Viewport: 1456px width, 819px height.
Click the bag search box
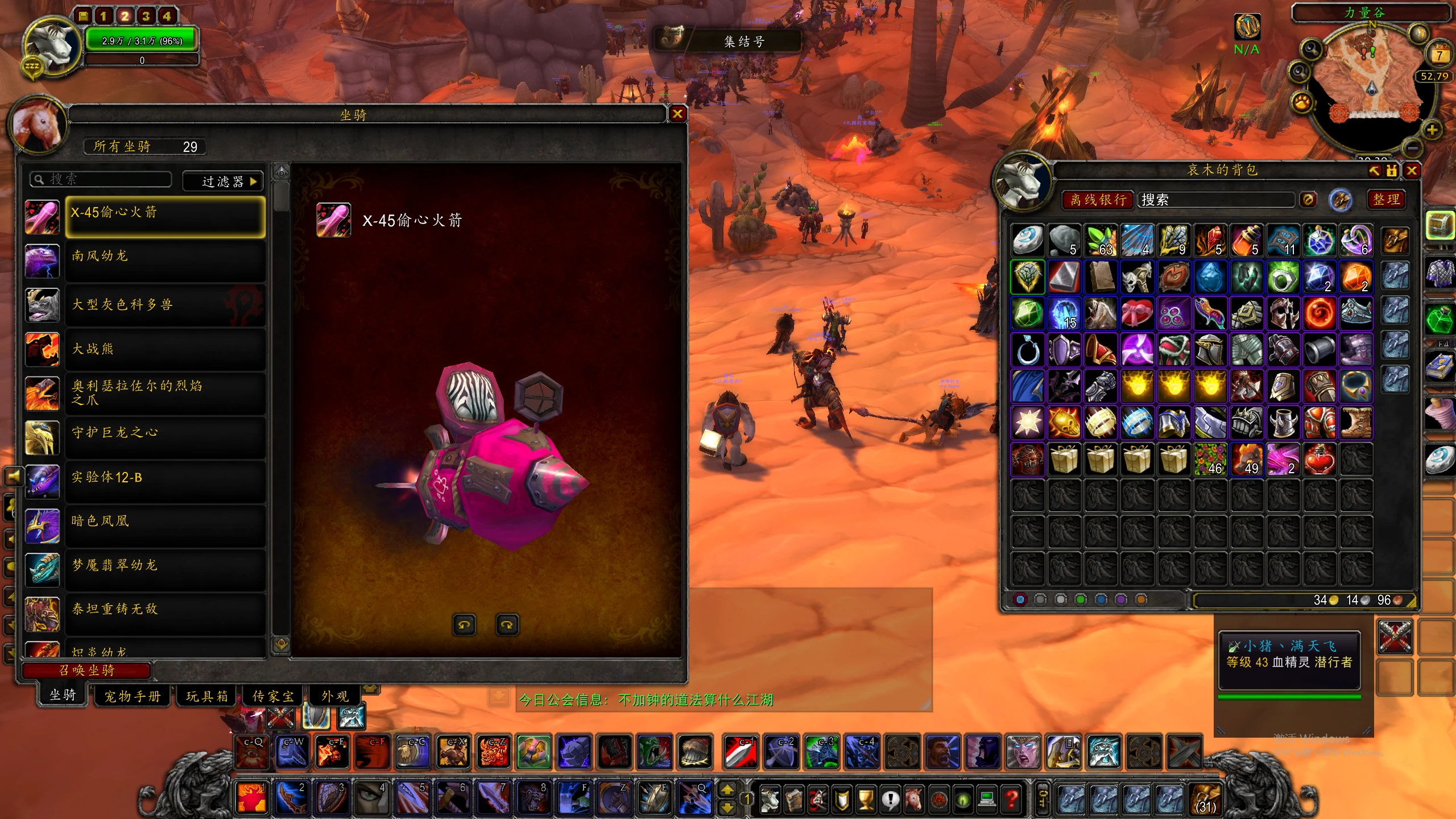tap(1216, 200)
